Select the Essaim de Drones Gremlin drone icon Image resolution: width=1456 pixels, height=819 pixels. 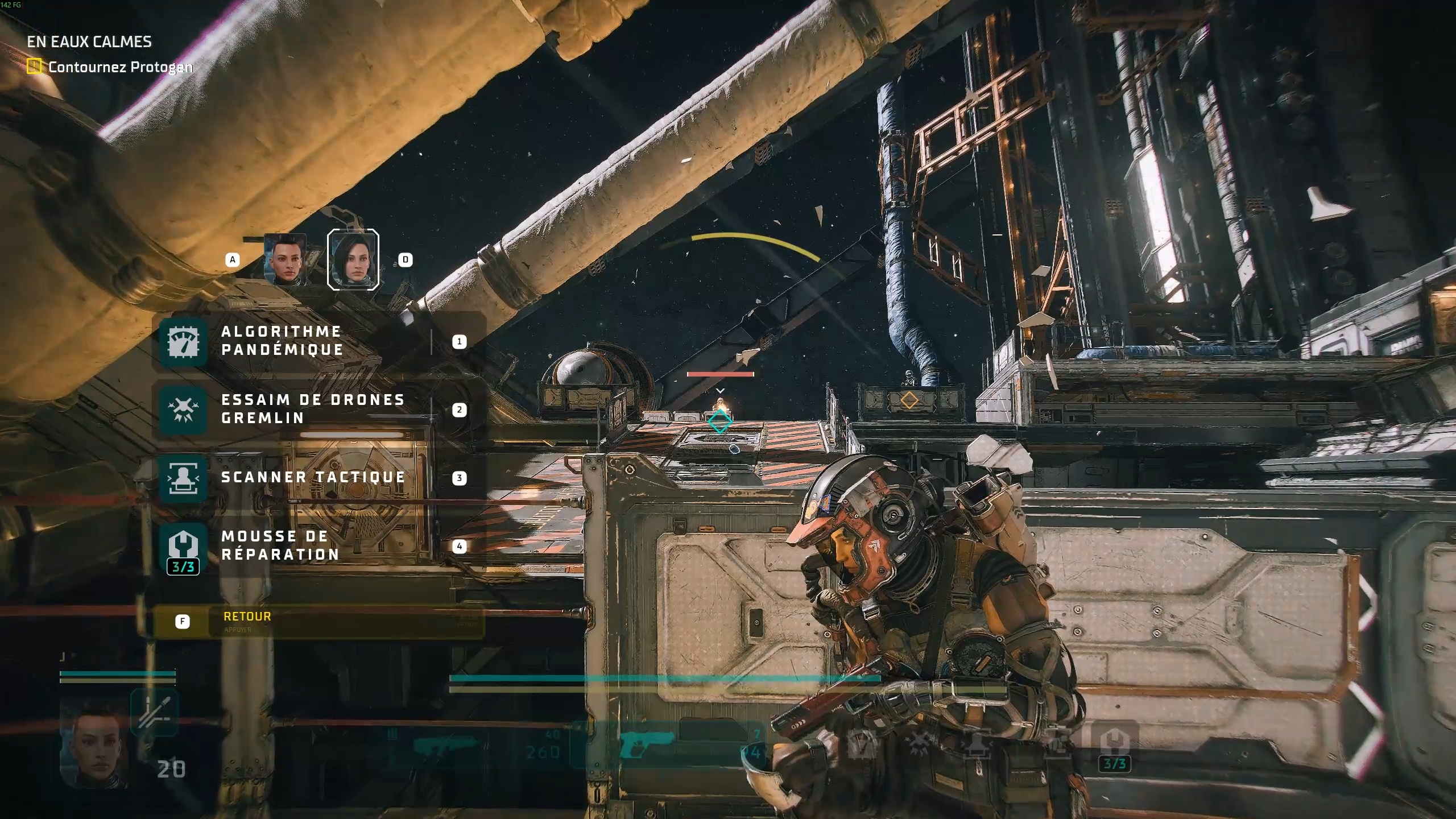(182, 409)
